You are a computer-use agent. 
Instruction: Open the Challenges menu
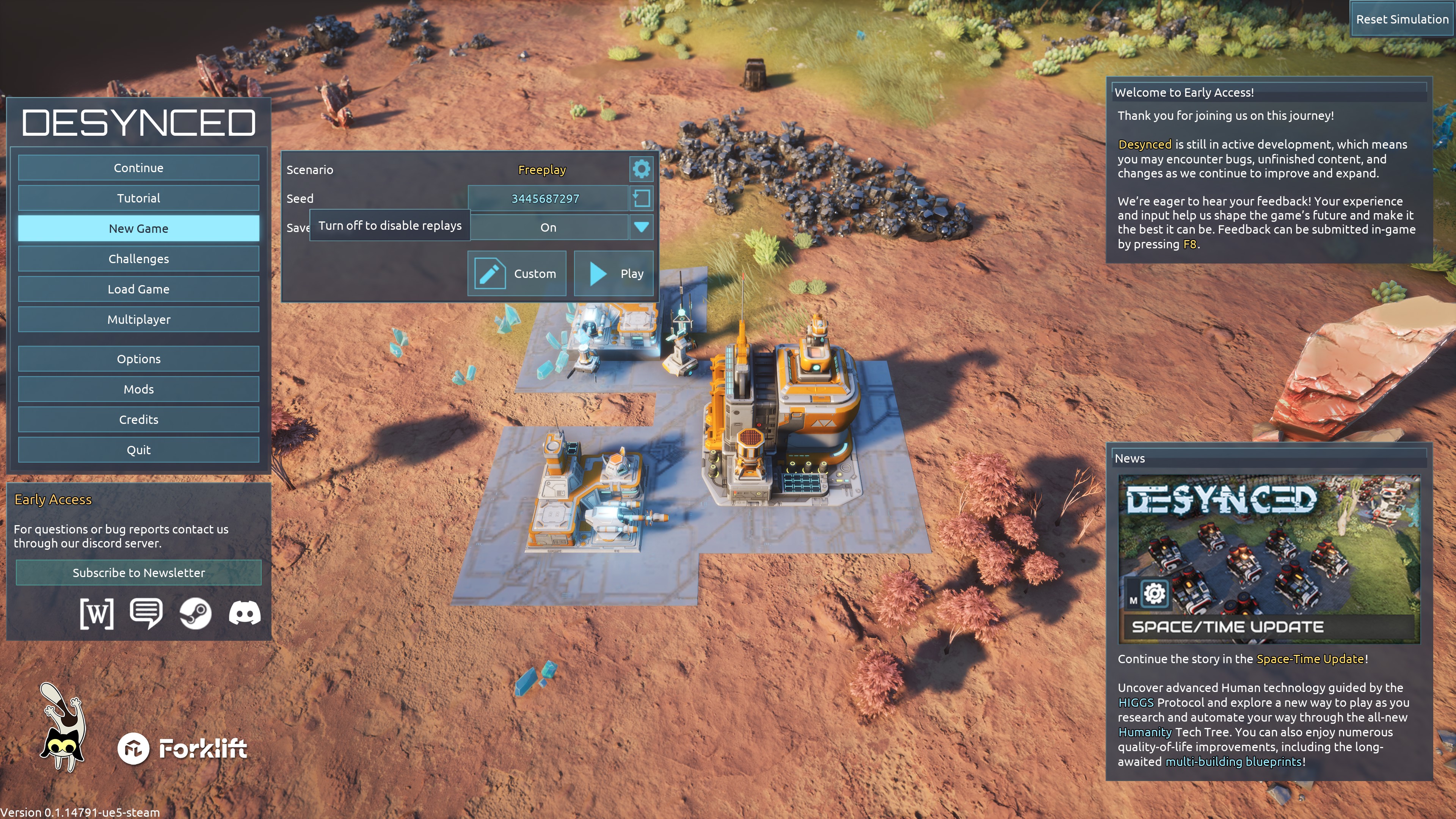[138, 259]
